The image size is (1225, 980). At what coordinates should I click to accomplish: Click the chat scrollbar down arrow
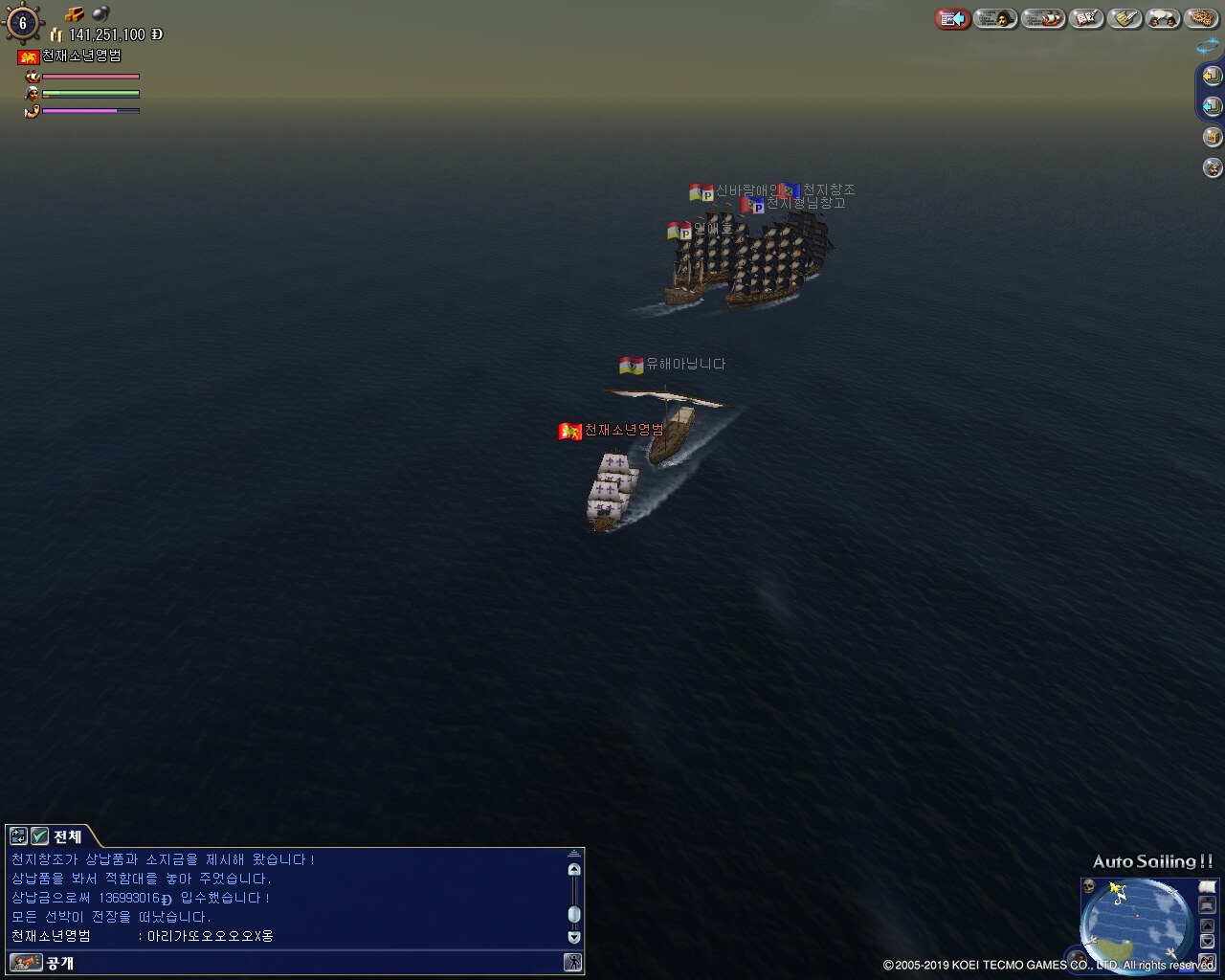[574, 938]
